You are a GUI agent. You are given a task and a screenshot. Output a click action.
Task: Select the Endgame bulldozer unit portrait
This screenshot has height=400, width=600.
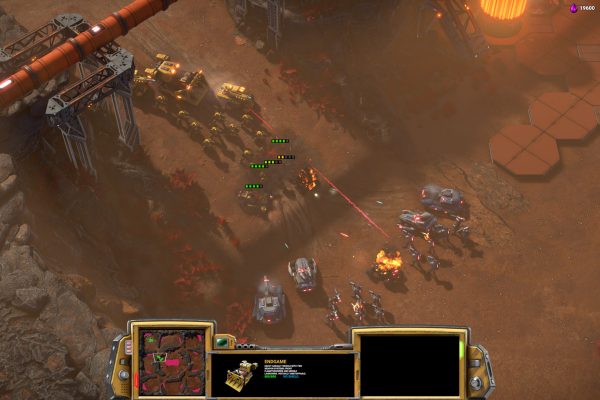[240, 378]
